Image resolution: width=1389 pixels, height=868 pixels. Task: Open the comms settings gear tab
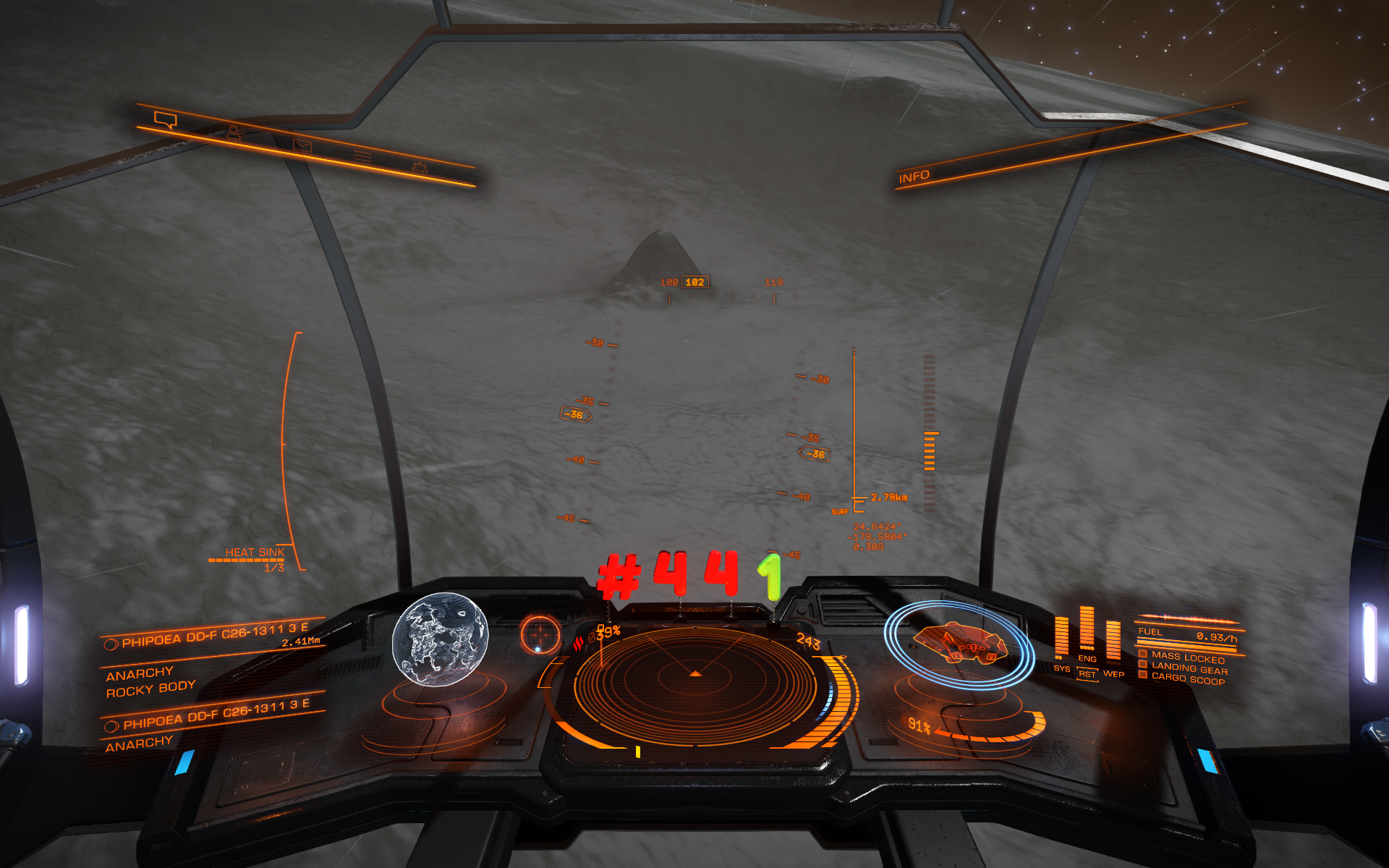[420, 168]
